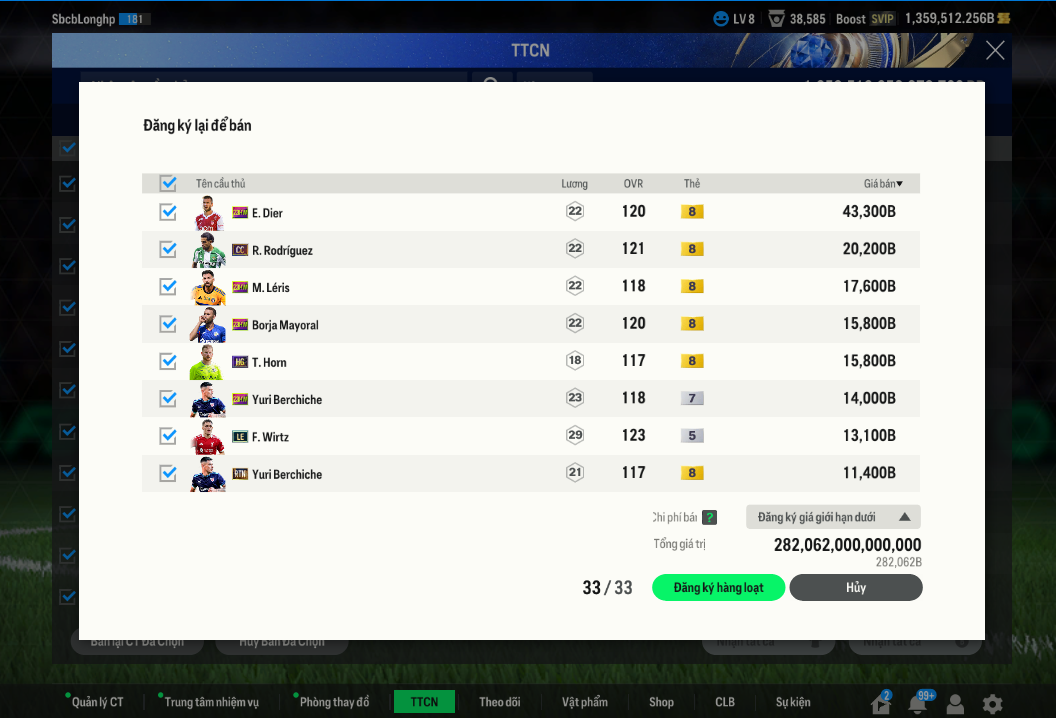
Task: Cancel with the Hủy button
Action: click(x=856, y=588)
